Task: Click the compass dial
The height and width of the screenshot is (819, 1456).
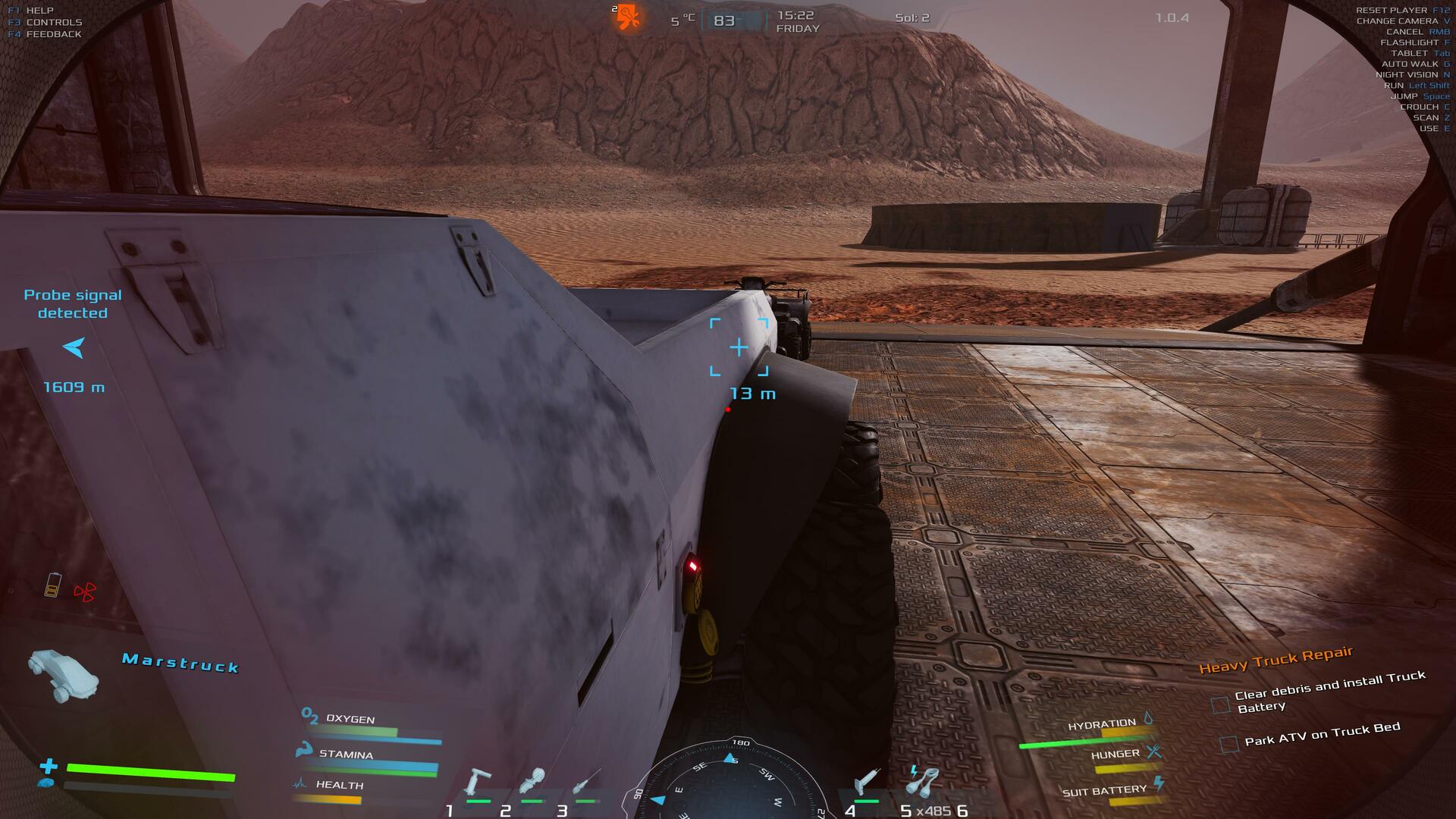Action: pyautogui.click(x=728, y=781)
